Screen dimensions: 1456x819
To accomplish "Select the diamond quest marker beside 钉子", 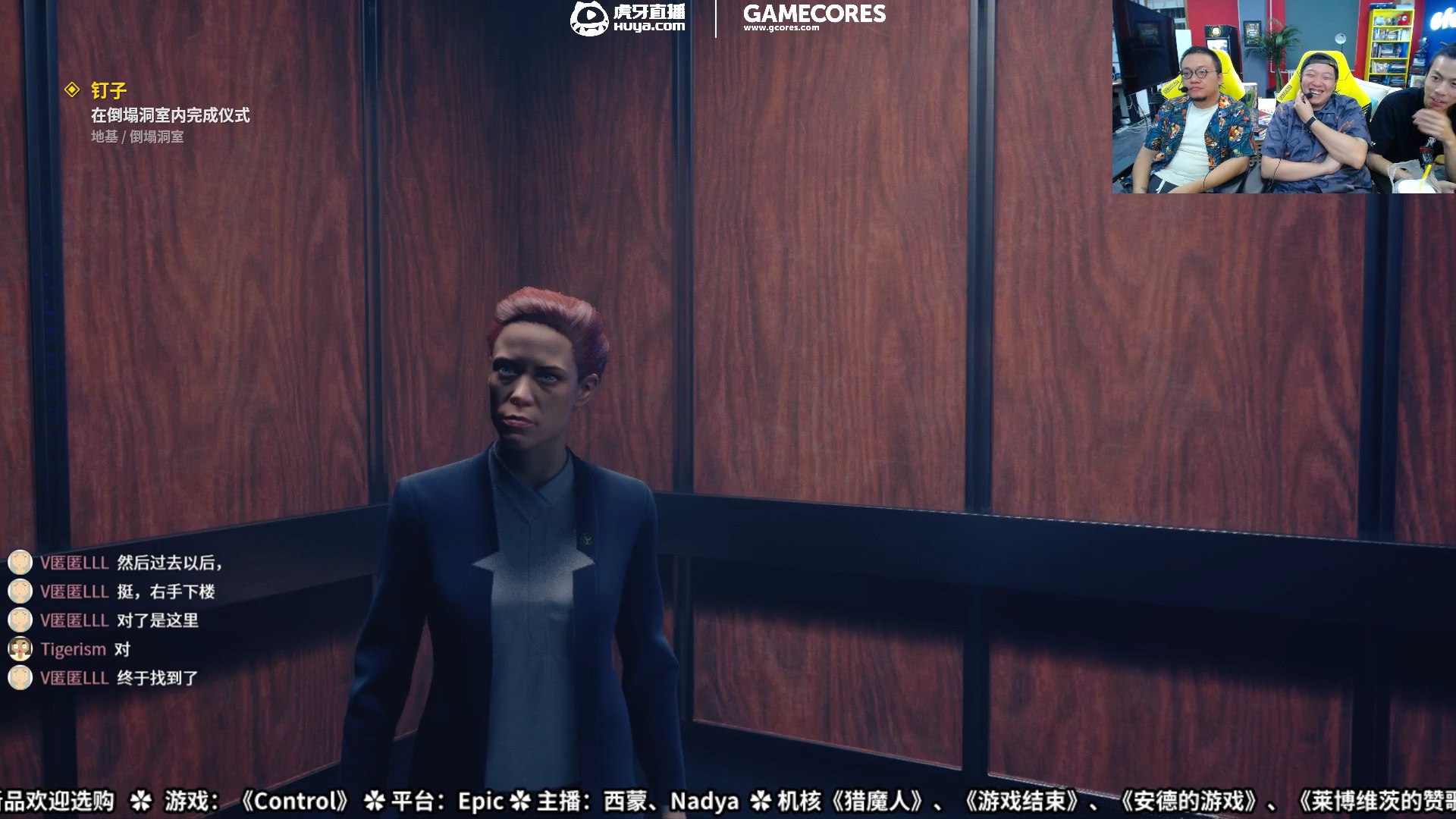I will 72,89.
